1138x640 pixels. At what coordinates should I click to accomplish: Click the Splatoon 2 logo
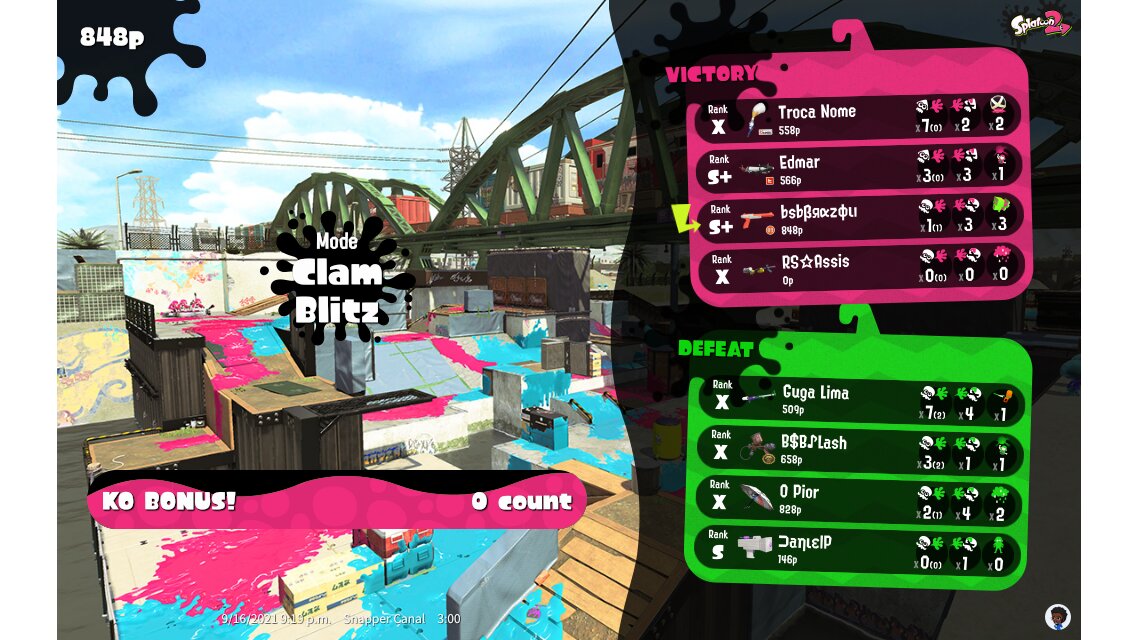pyautogui.click(x=1040, y=23)
